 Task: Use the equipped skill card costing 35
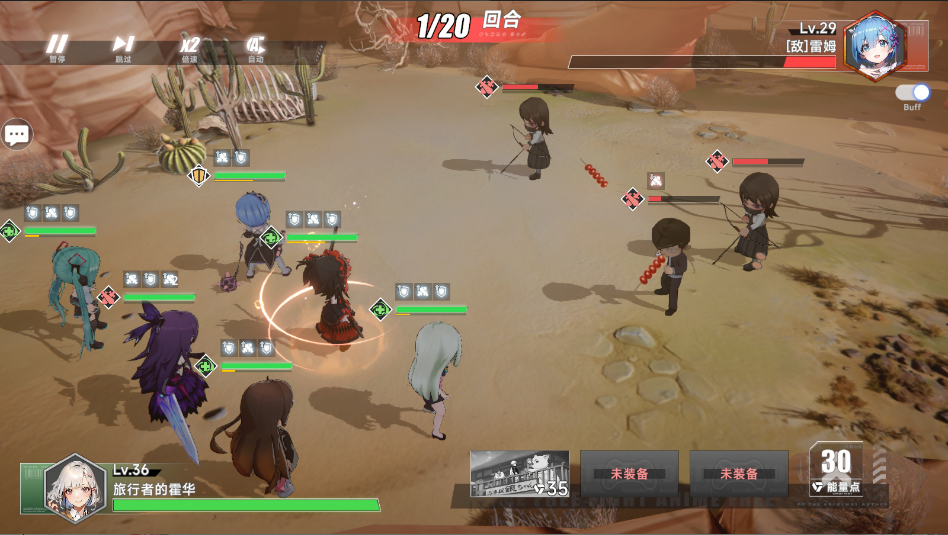click(520, 473)
